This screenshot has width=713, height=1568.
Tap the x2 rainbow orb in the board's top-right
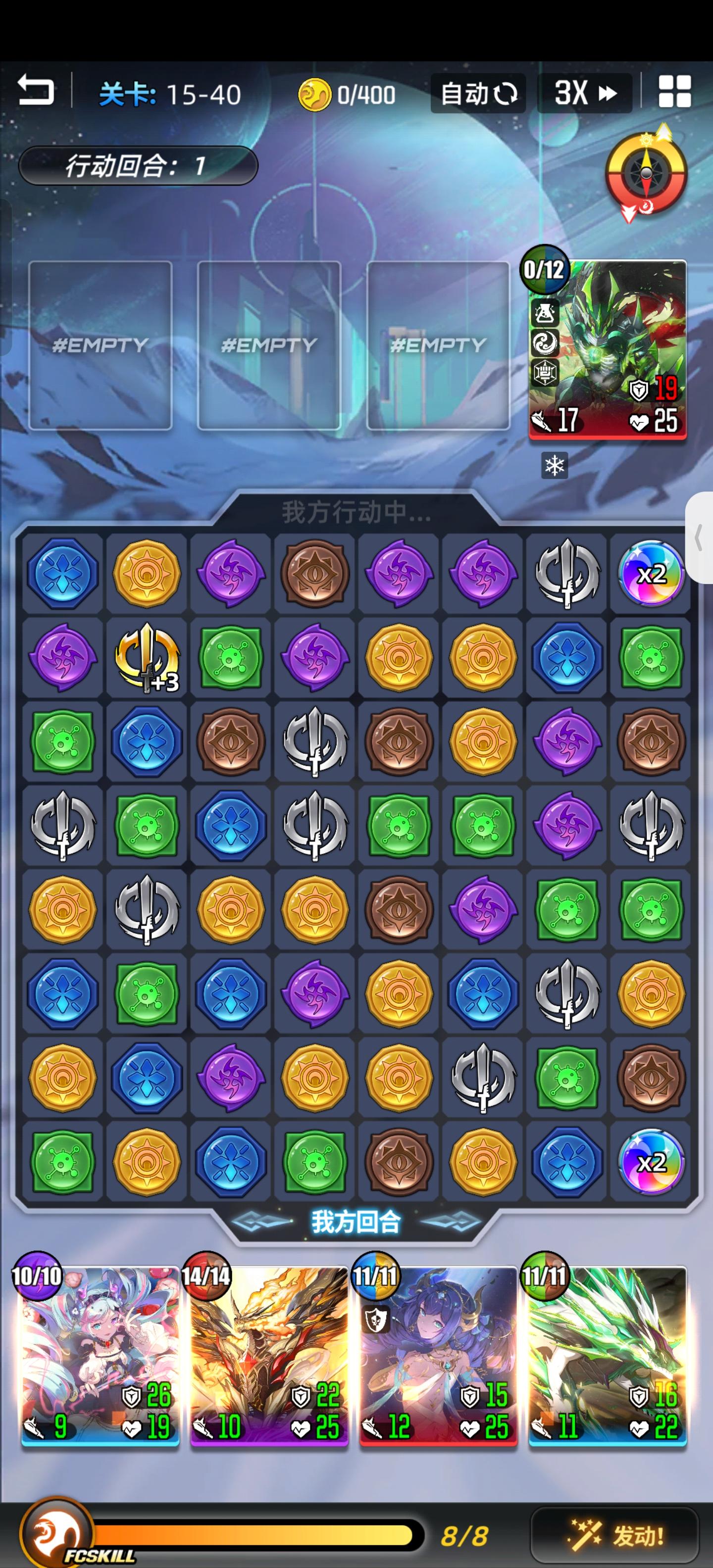point(650,572)
